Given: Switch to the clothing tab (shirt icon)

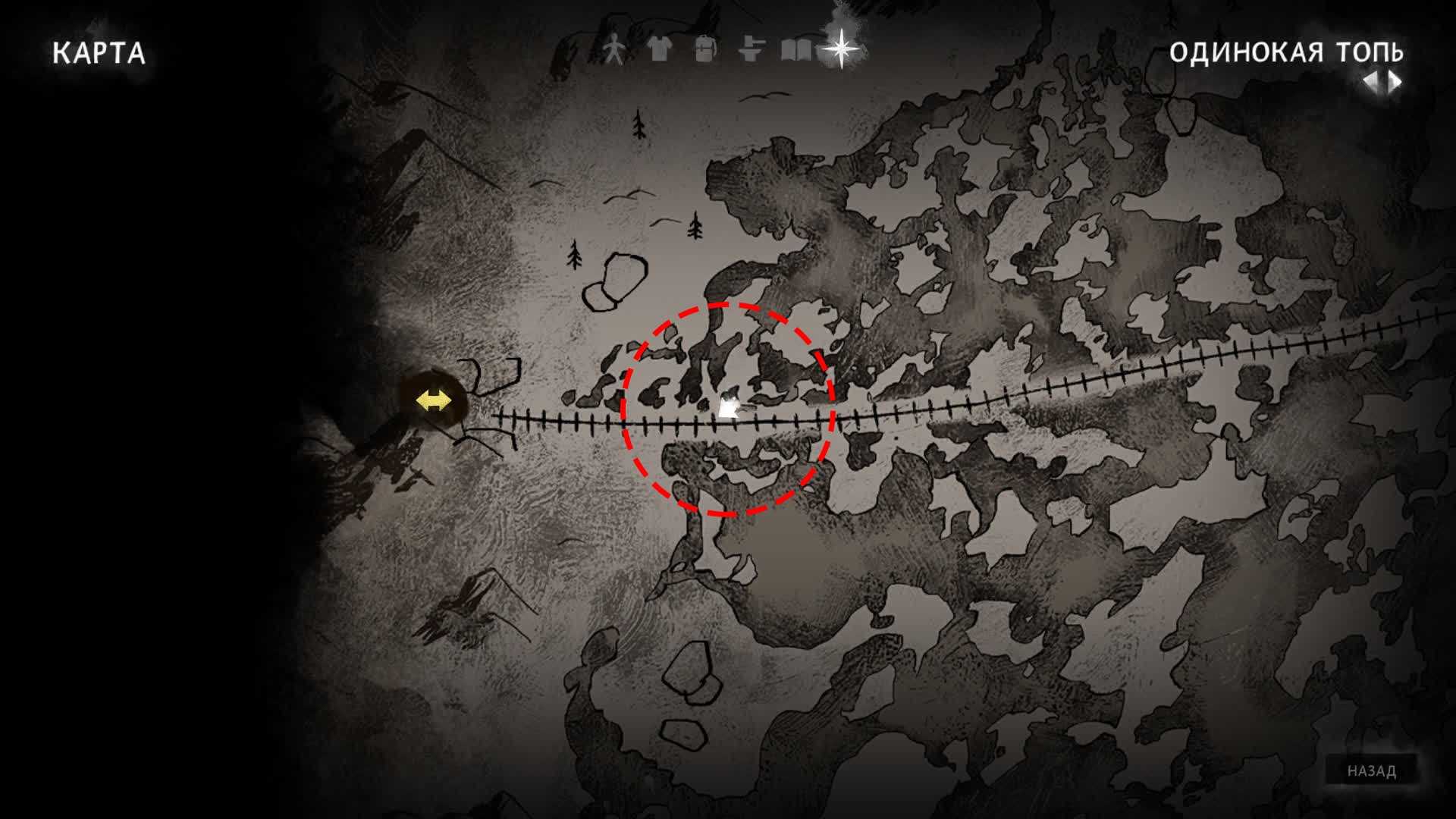Looking at the screenshot, I should pos(660,50).
